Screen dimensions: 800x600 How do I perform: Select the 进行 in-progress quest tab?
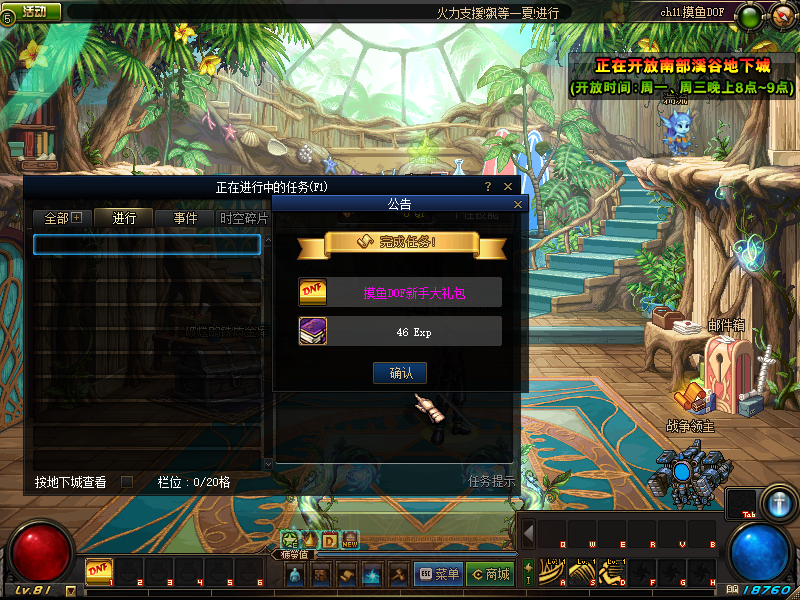(x=124, y=218)
